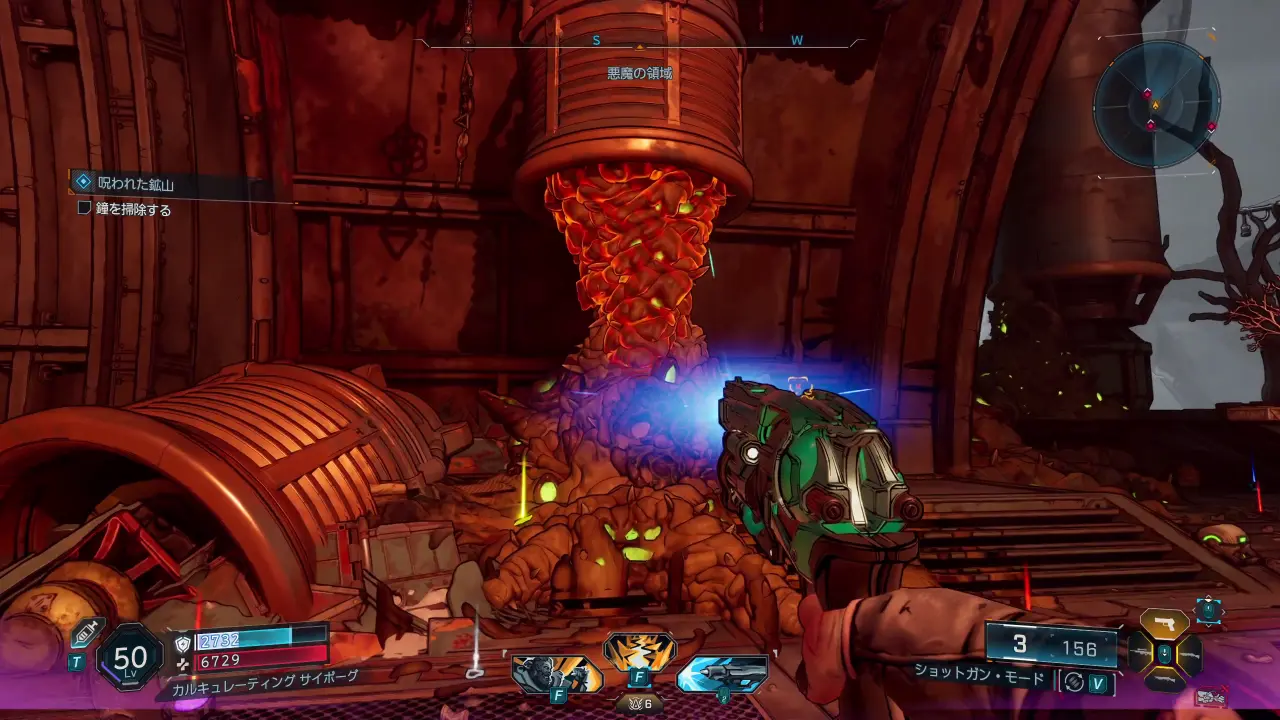The image size is (1280, 720).
Task: Open the level 50 character badge
Action: [130, 657]
